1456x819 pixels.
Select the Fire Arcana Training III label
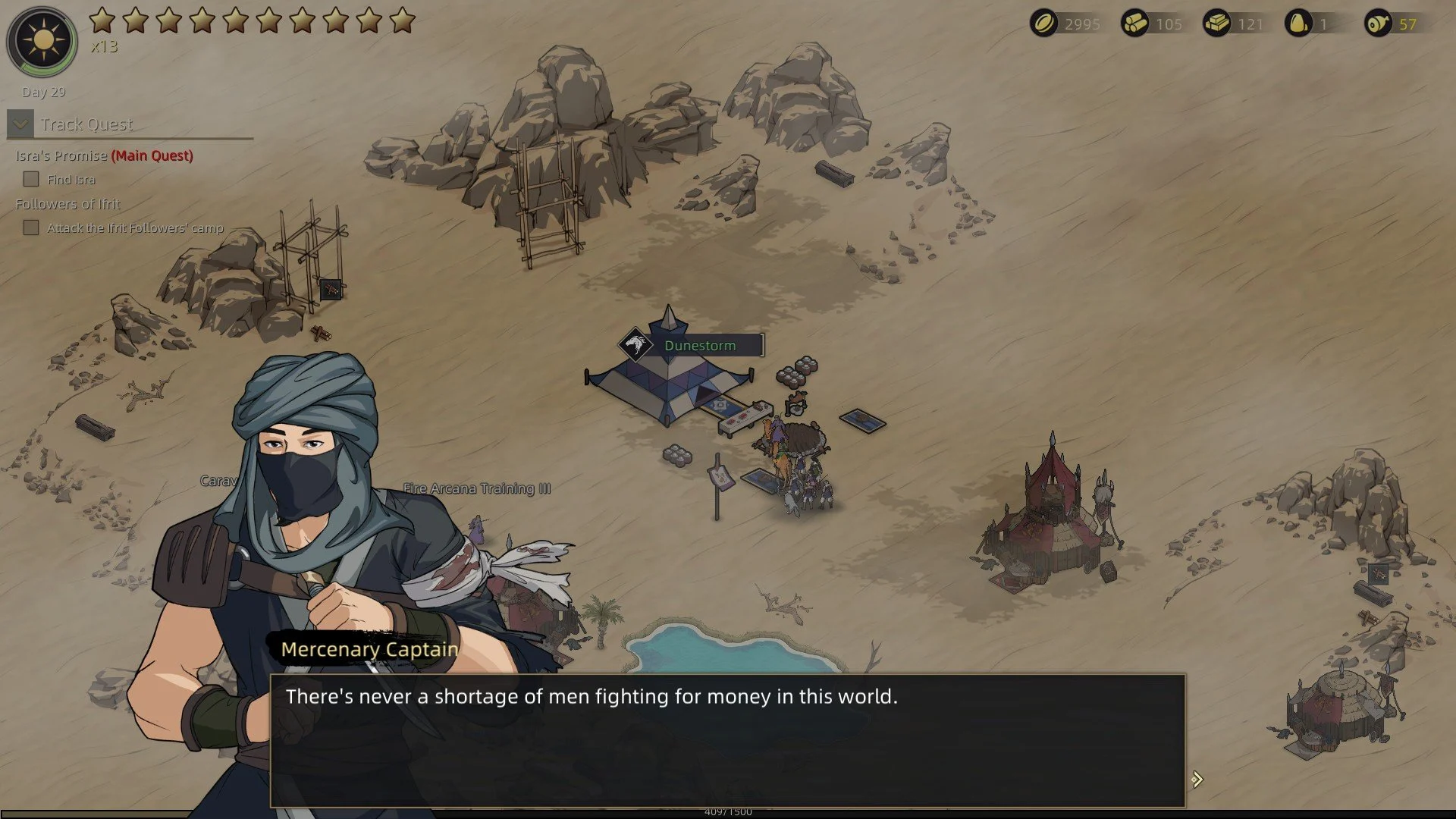pyautogui.click(x=477, y=488)
